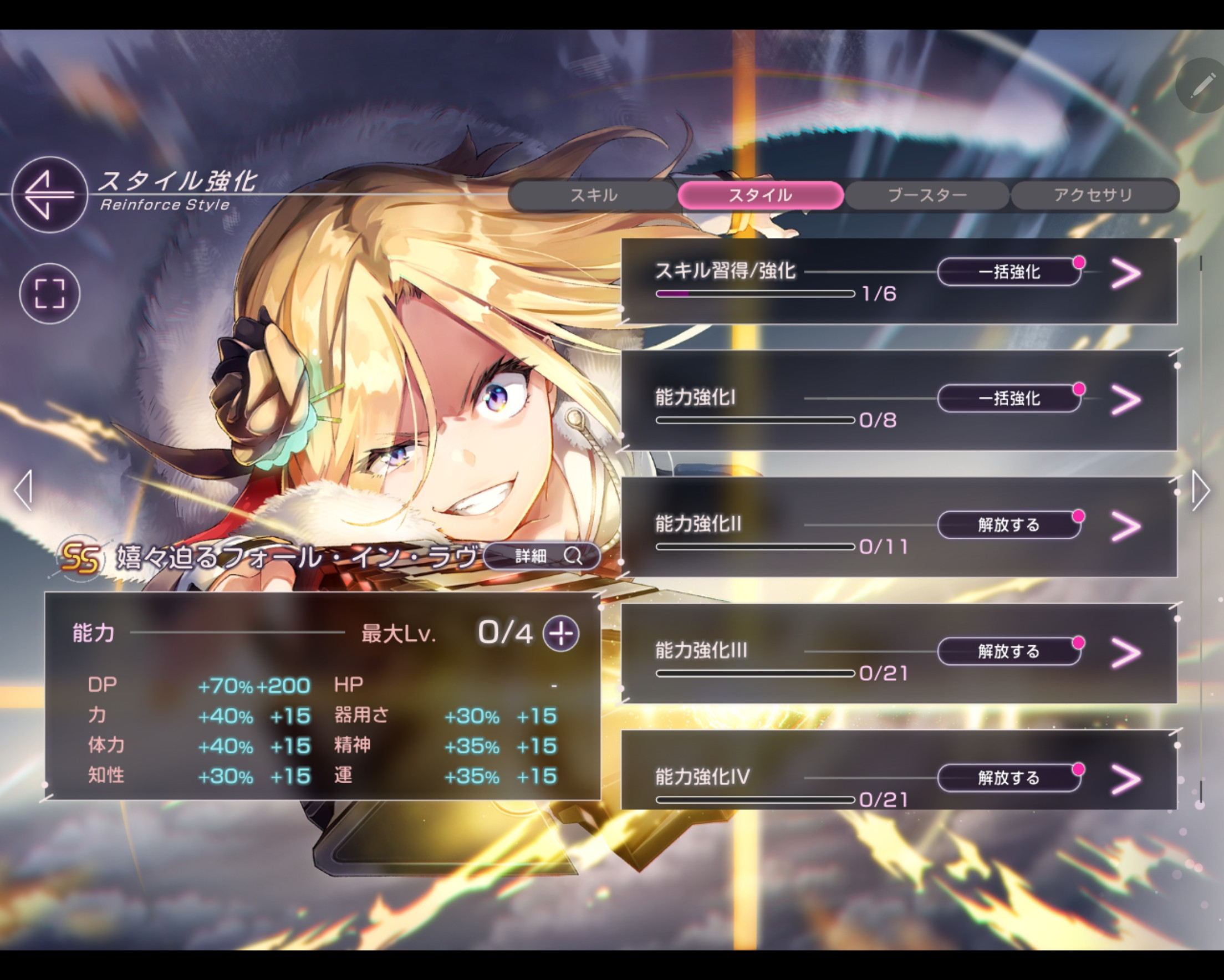The width and height of the screenshot is (1224, 980).
Task: Show the previous style with left arrow
Action: click(x=23, y=490)
